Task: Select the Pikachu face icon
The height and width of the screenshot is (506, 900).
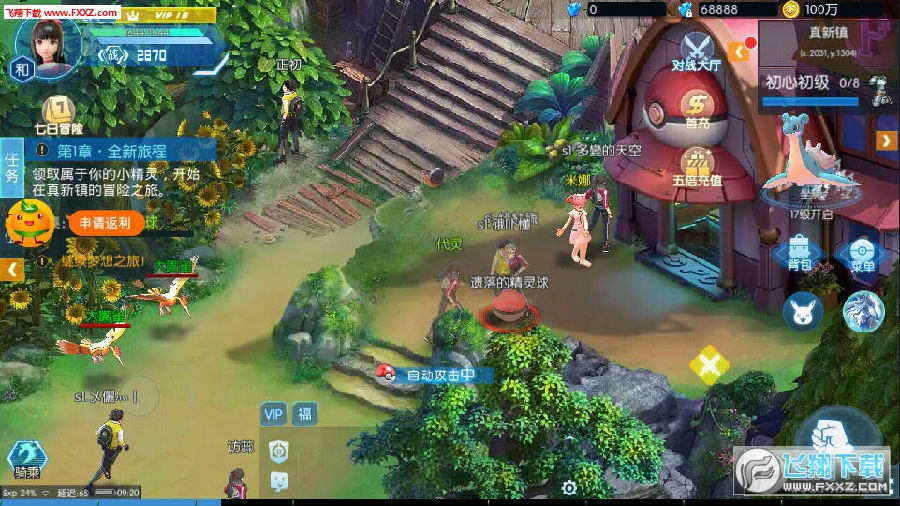Action: pyautogui.click(x=802, y=311)
